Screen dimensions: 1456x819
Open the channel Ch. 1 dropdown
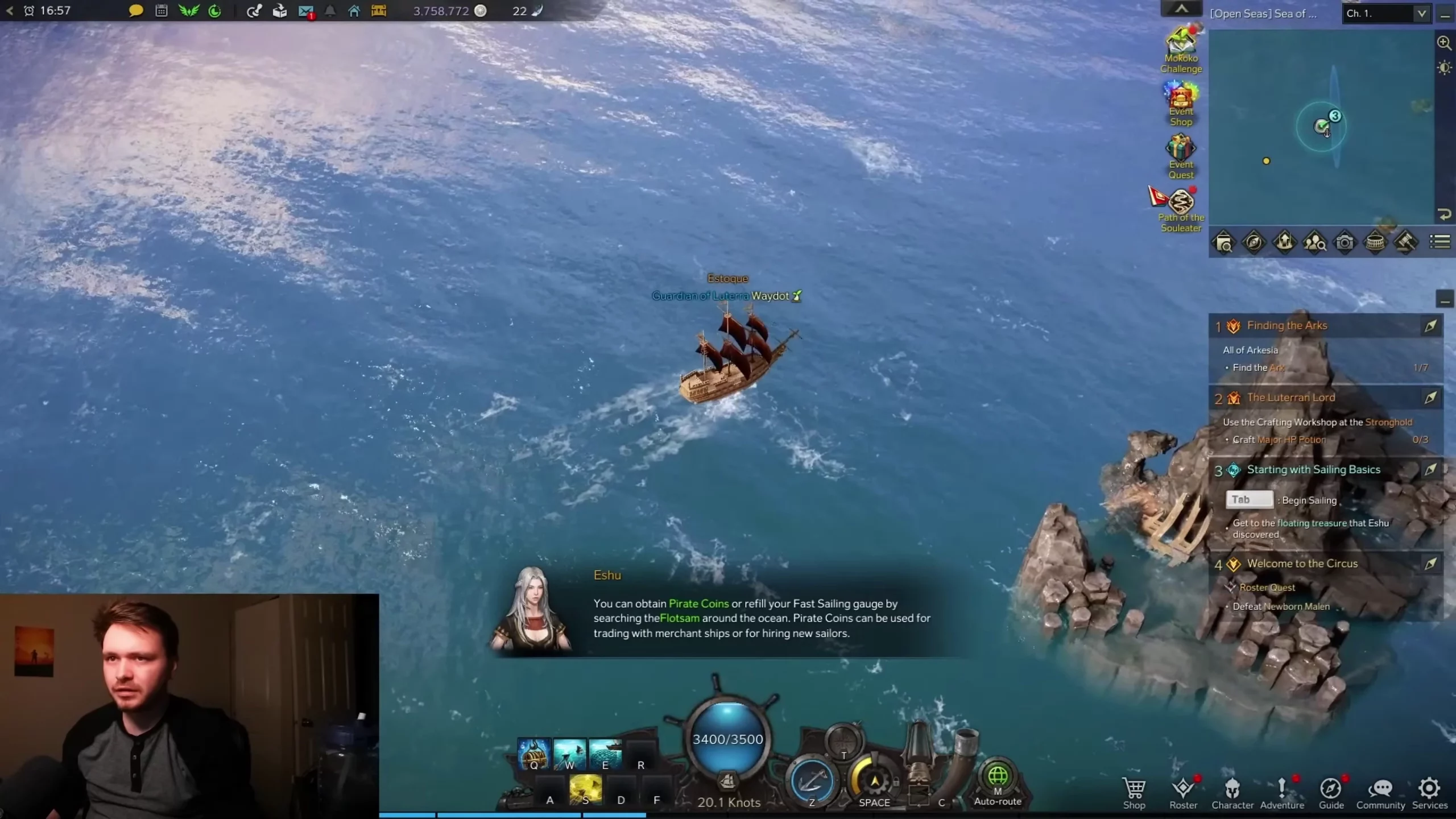tap(1386, 14)
